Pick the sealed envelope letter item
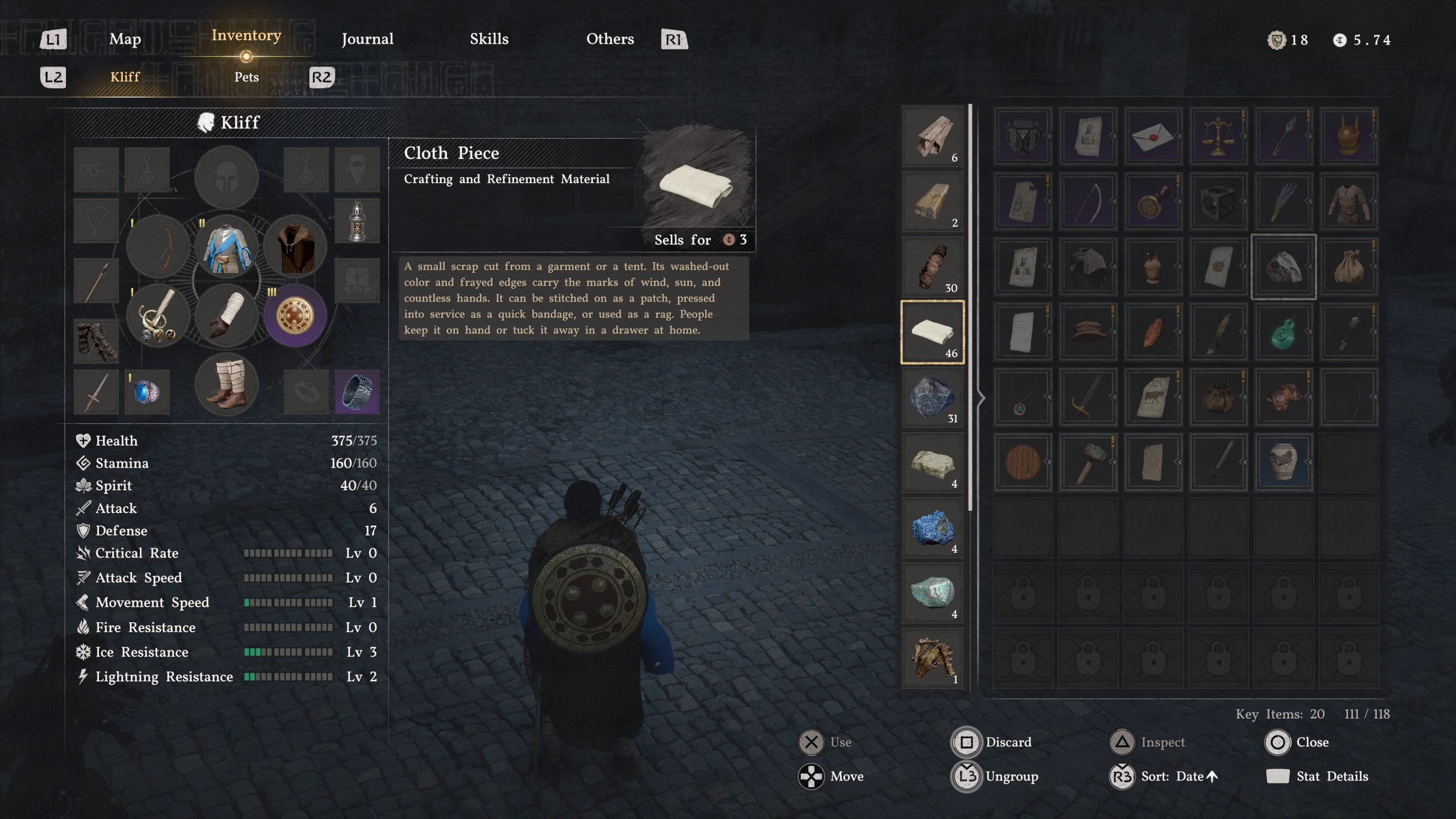Image resolution: width=1456 pixels, height=819 pixels. pos(1153,136)
